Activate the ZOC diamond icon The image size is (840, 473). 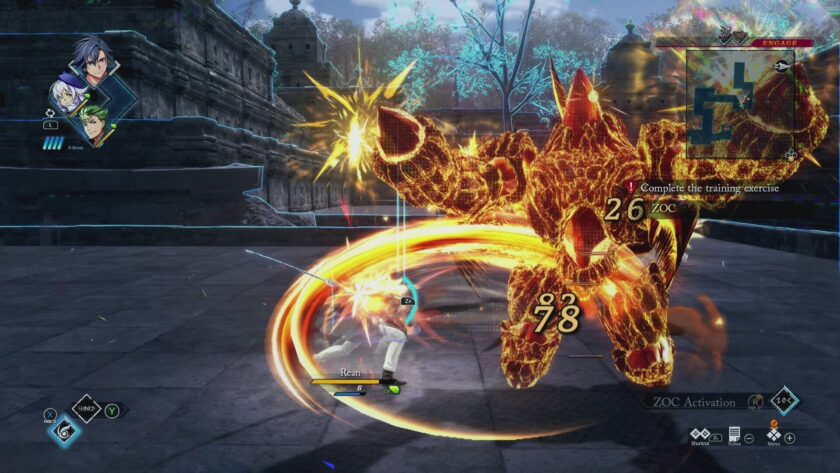(x=785, y=401)
